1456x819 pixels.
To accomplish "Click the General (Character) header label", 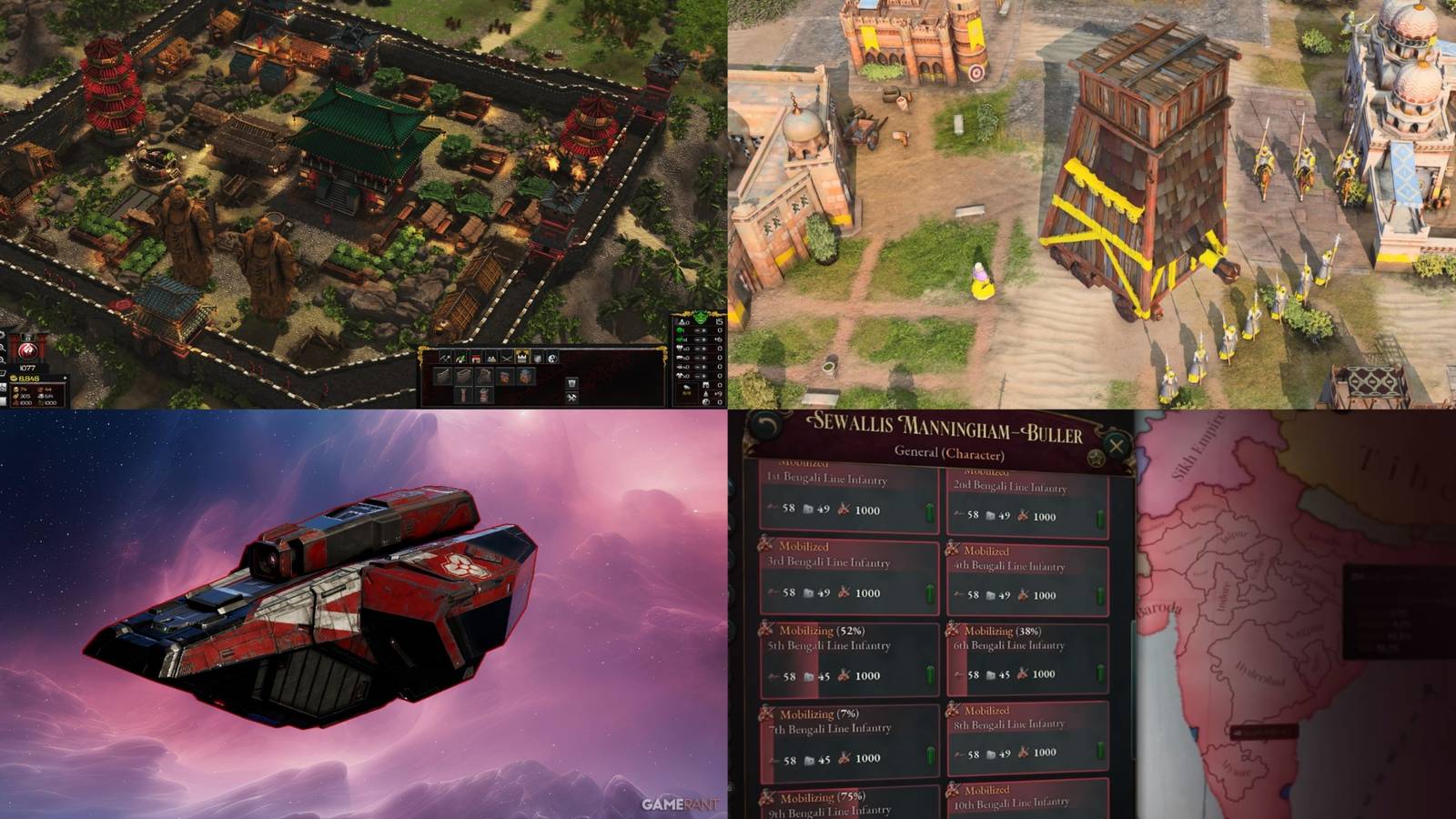I will pos(950,452).
